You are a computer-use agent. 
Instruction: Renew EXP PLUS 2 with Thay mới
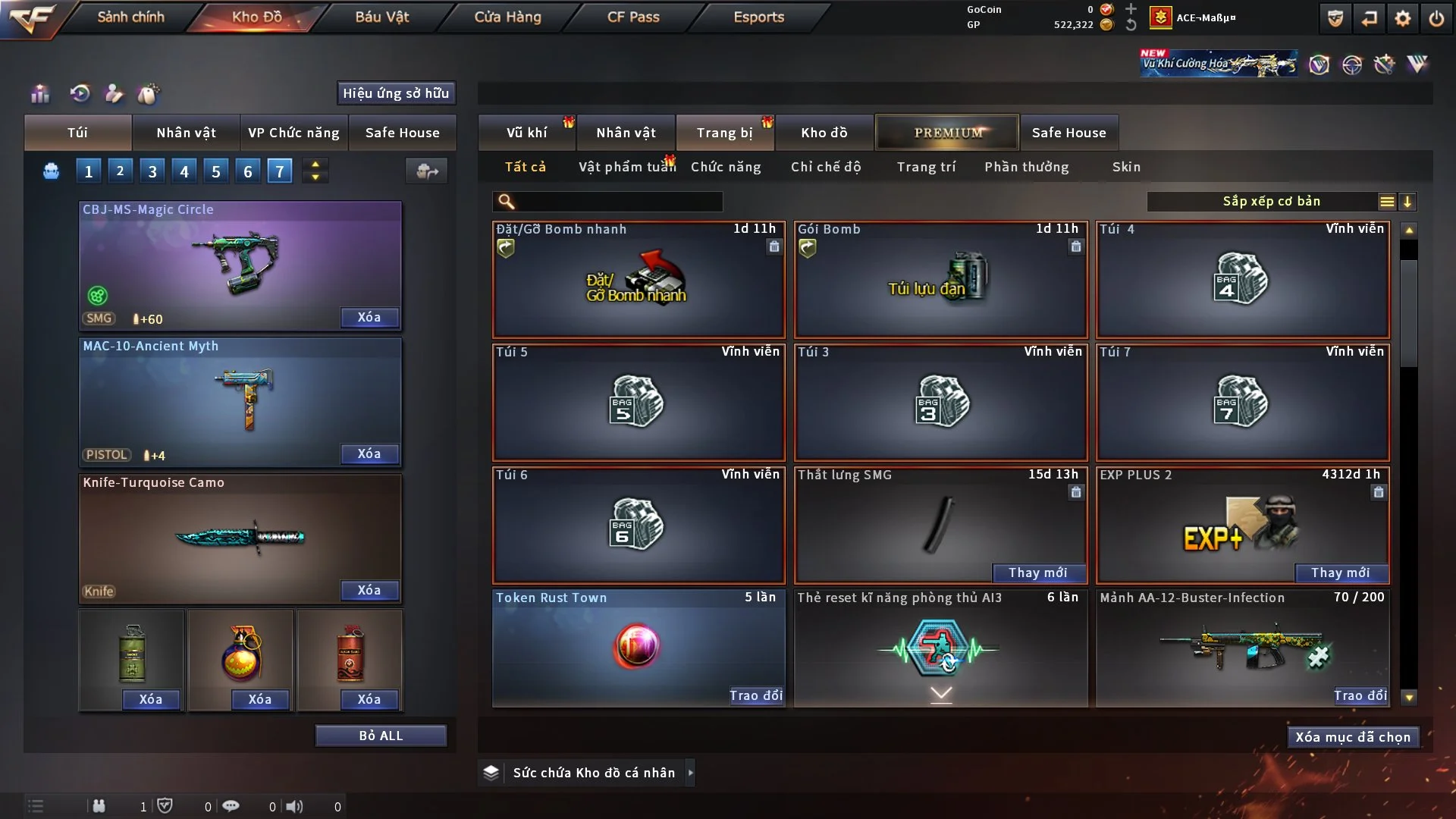click(x=1340, y=573)
